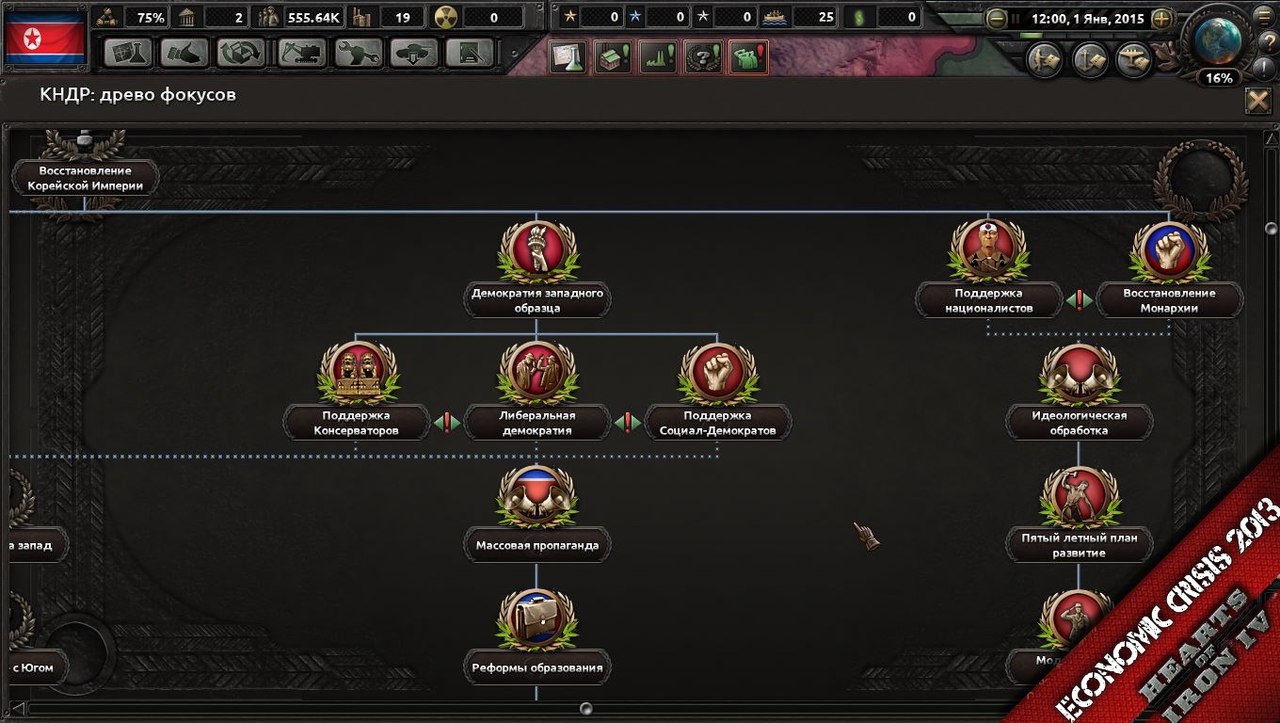Select the Восстановление Корейской Империи focus
The width and height of the screenshot is (1280, 723).
85,177
